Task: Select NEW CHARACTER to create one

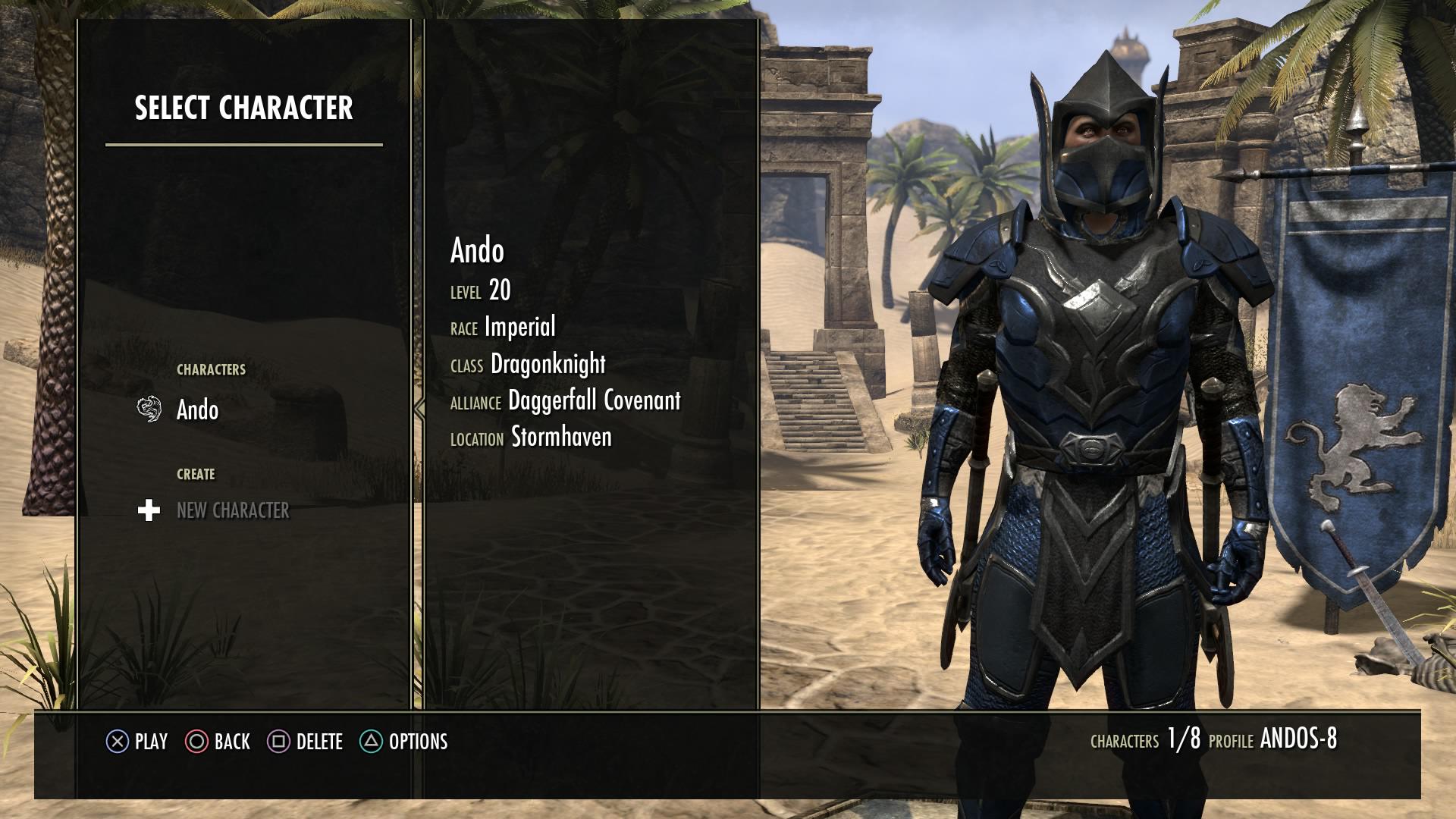Action: coord(234,511)
